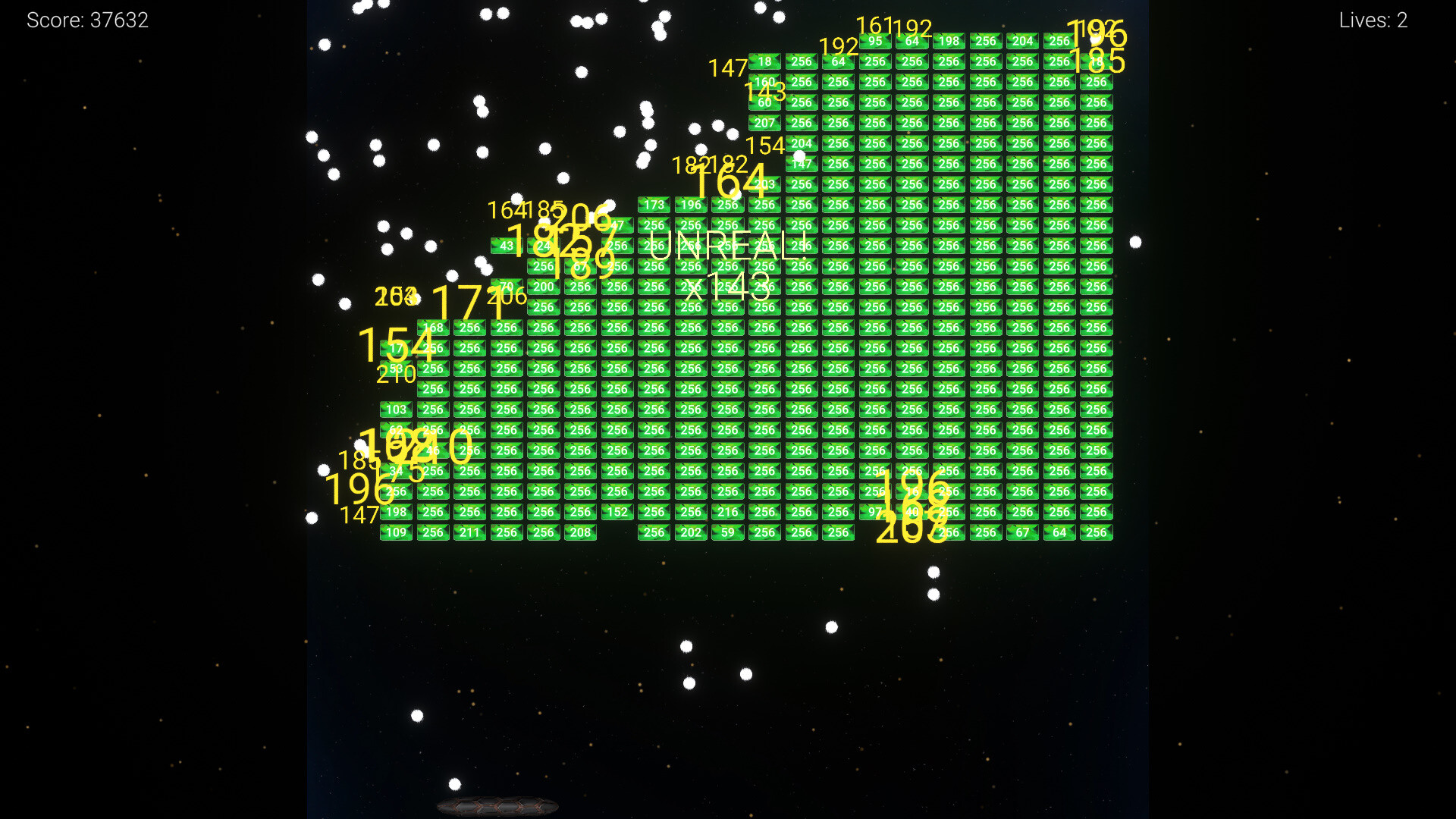Screen dimensions: 1456x819
Task: Click the brick numbered 152 near the bottom
Action: tap(618, 512)
